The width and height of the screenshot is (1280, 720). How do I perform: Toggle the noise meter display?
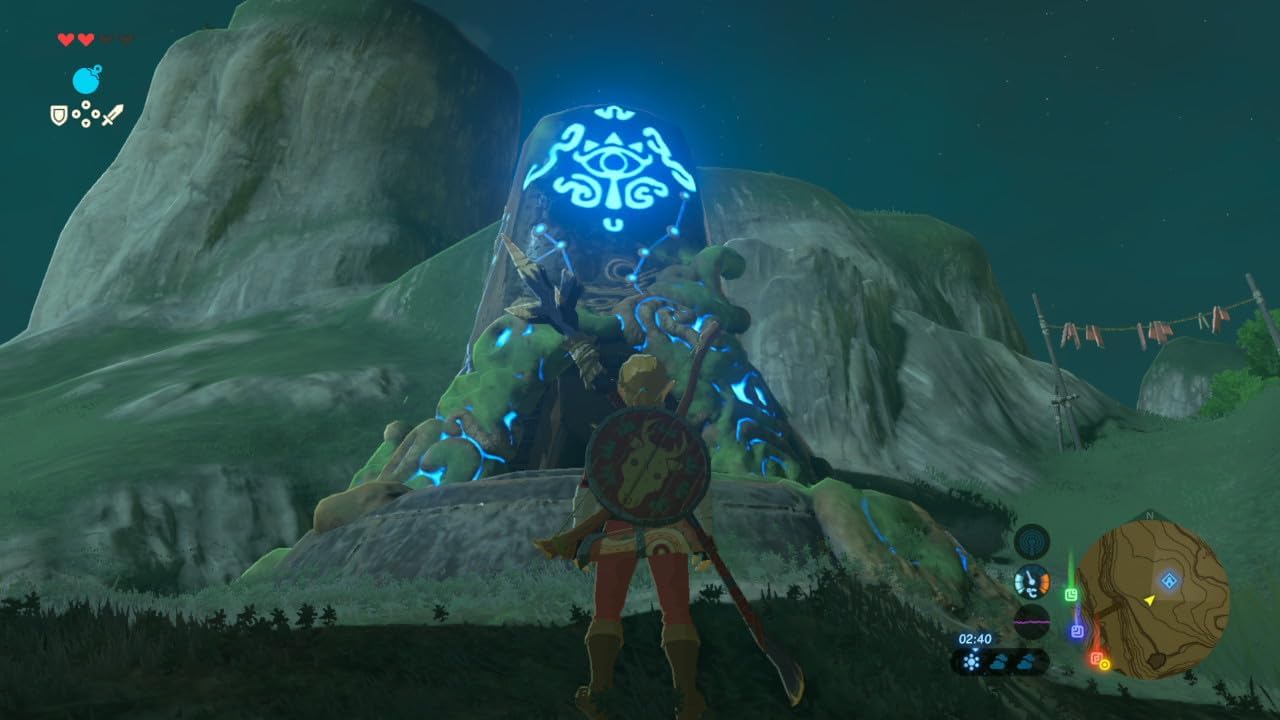click(x=1030, y=621)
